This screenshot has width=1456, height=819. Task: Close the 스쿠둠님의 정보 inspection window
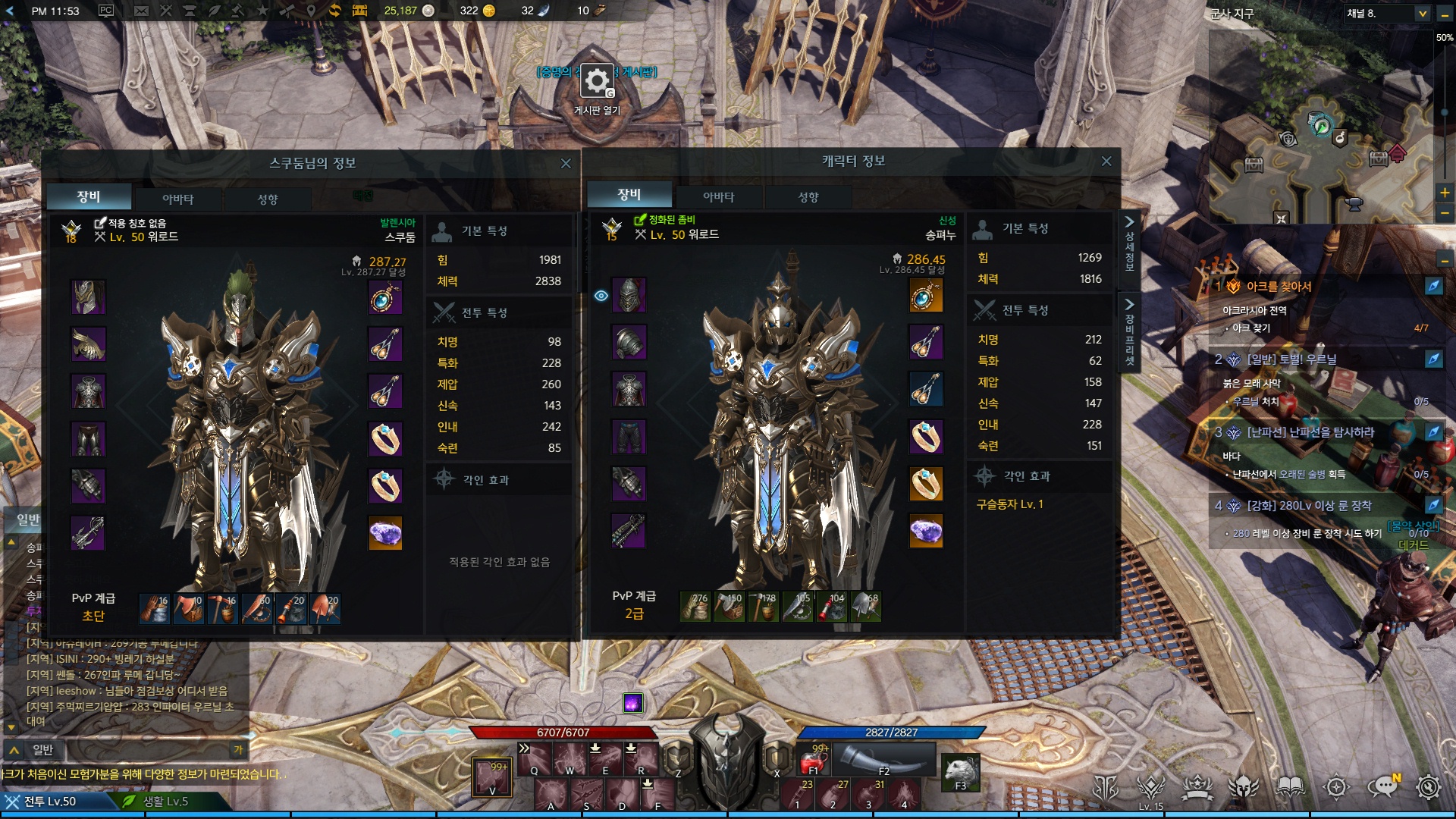pos(566,164)
